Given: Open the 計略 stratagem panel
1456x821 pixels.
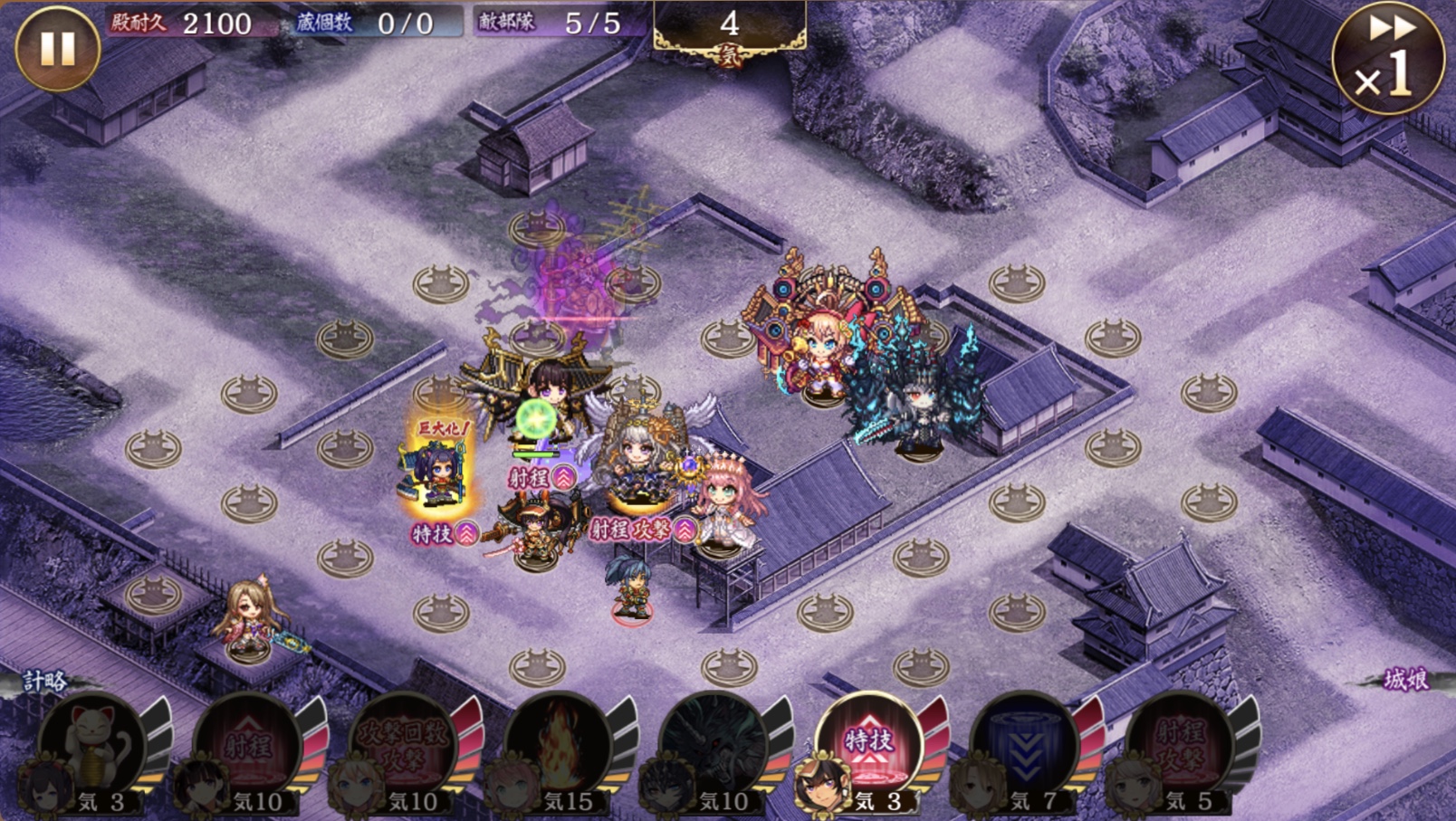Looking at the screenshot, I should 43,681.
